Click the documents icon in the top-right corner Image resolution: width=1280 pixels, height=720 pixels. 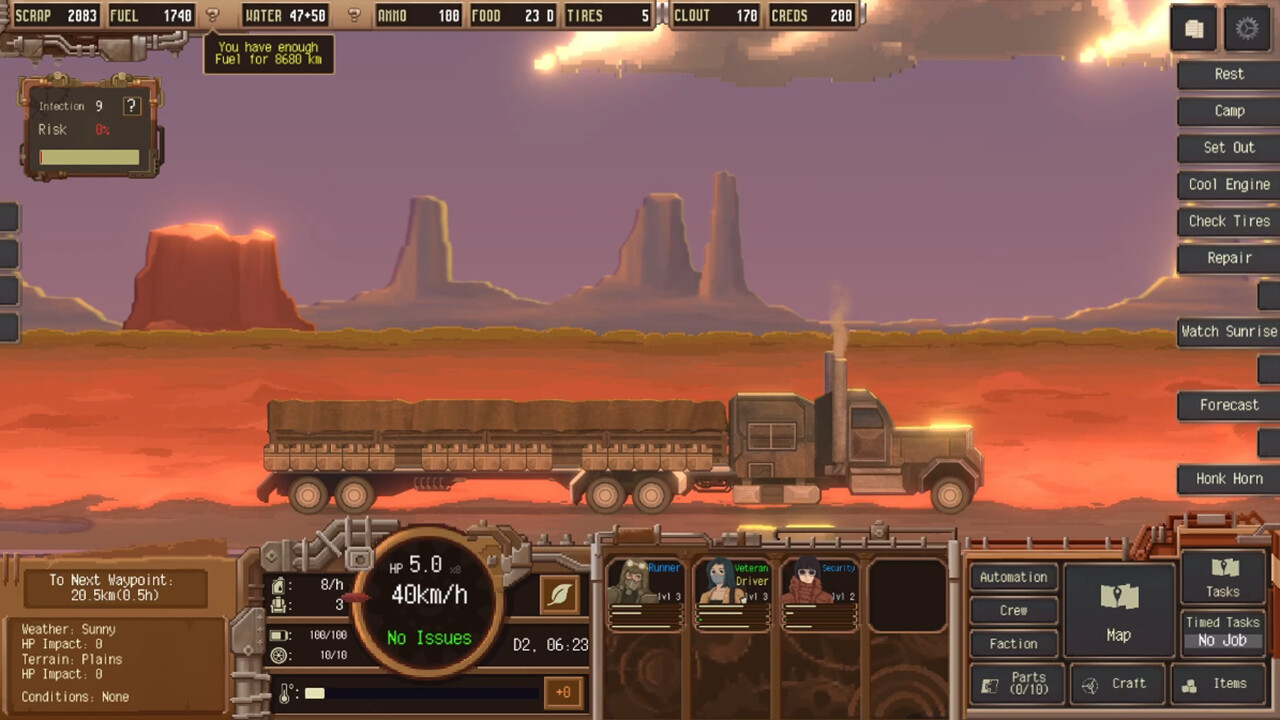coord(1194,29)
